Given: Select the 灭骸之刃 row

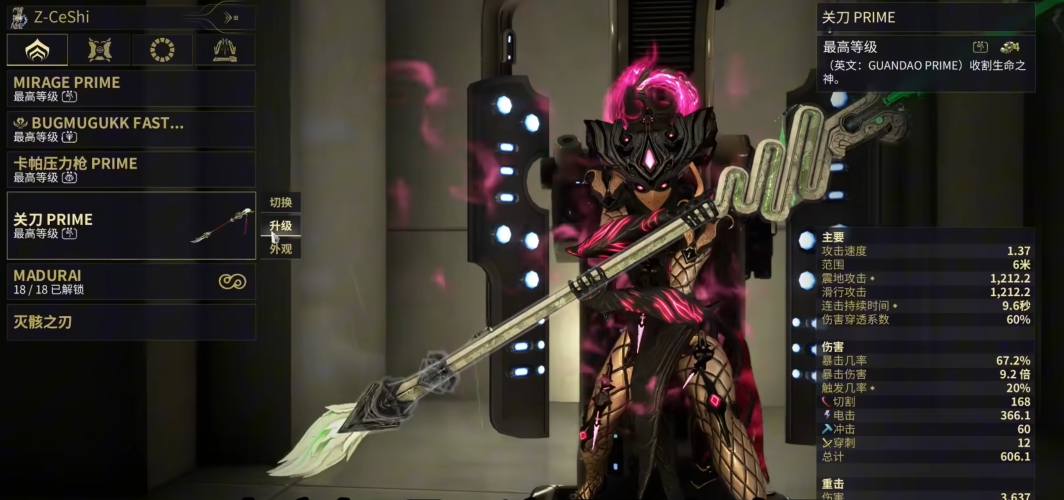Looking at the screenshot, I should pos(130,322).
